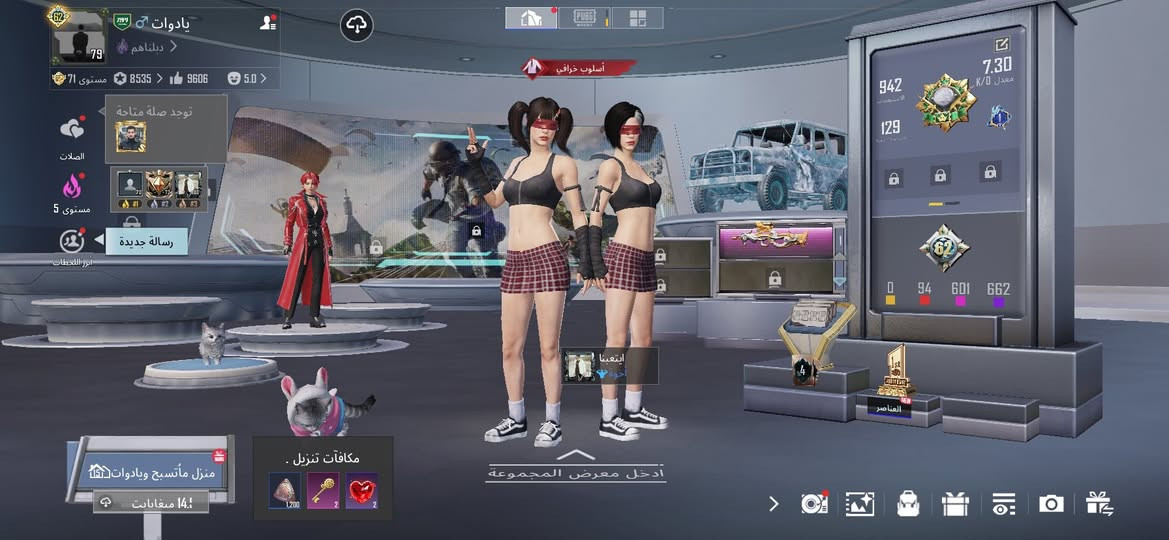This screenshot has height=540, width=1169.
Task: Tap the pink flame level 5 icon
Action: point(72,187)
